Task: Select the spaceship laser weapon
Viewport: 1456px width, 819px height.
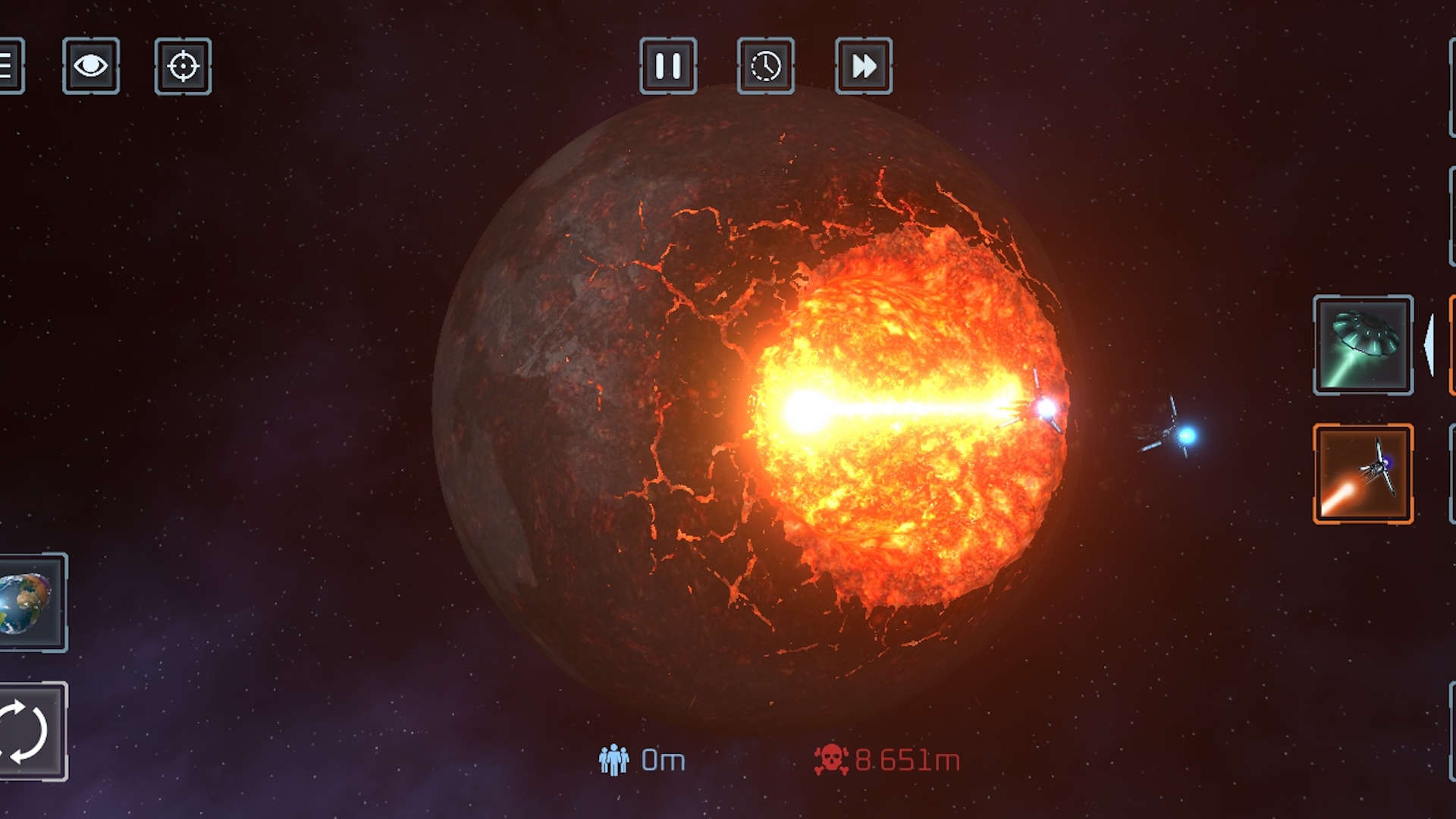Action: tap(1363, 474)
